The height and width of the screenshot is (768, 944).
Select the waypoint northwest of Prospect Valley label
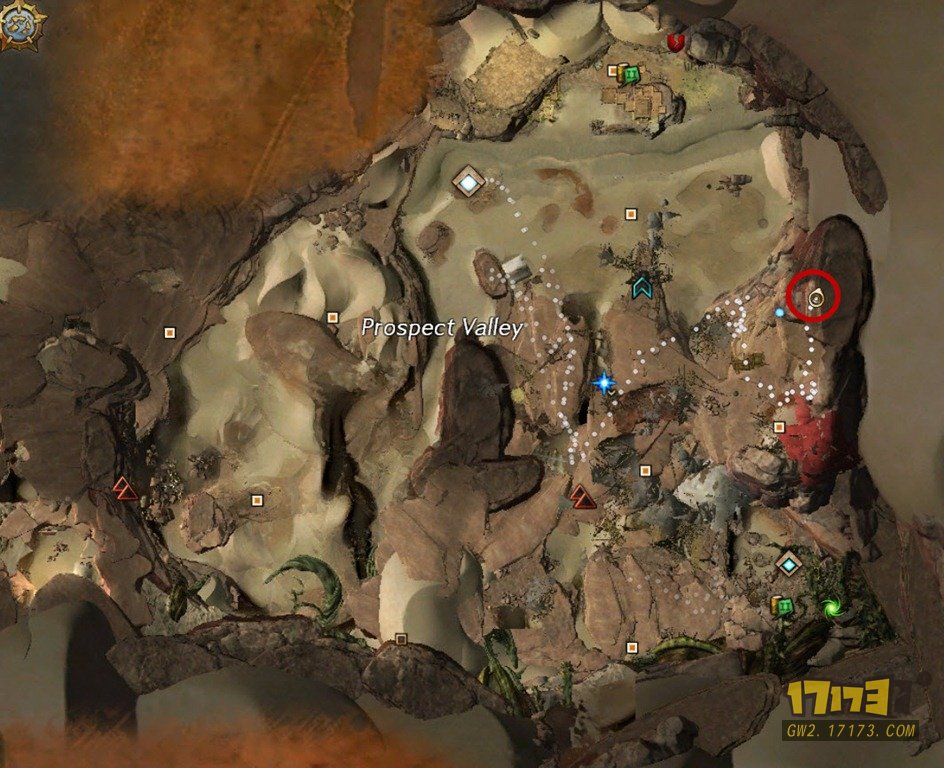467,183
